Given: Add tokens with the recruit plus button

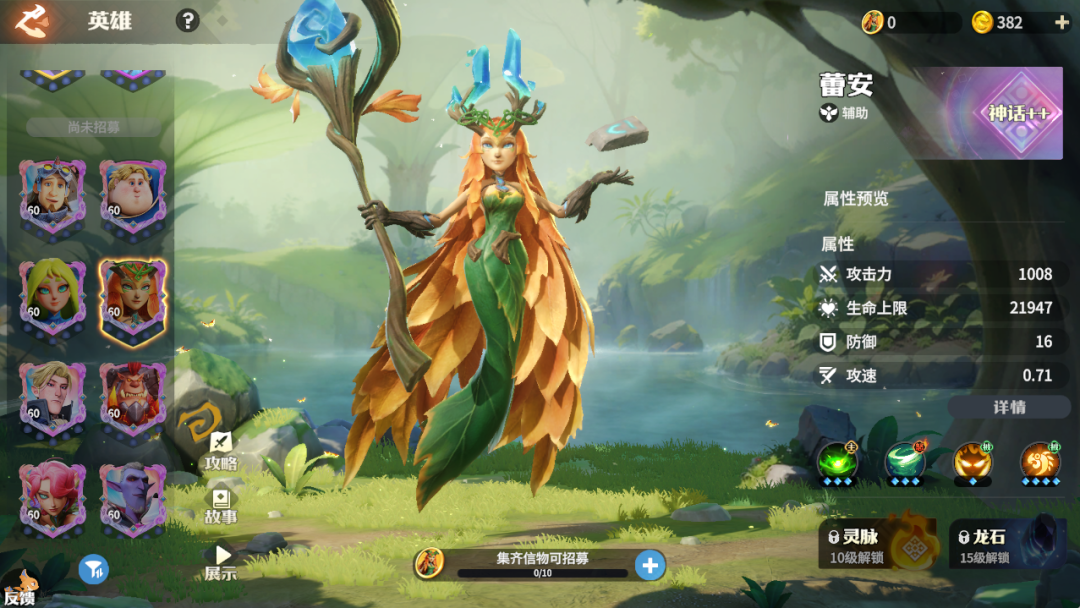Looking at the screenshot, I should point(650,566).
